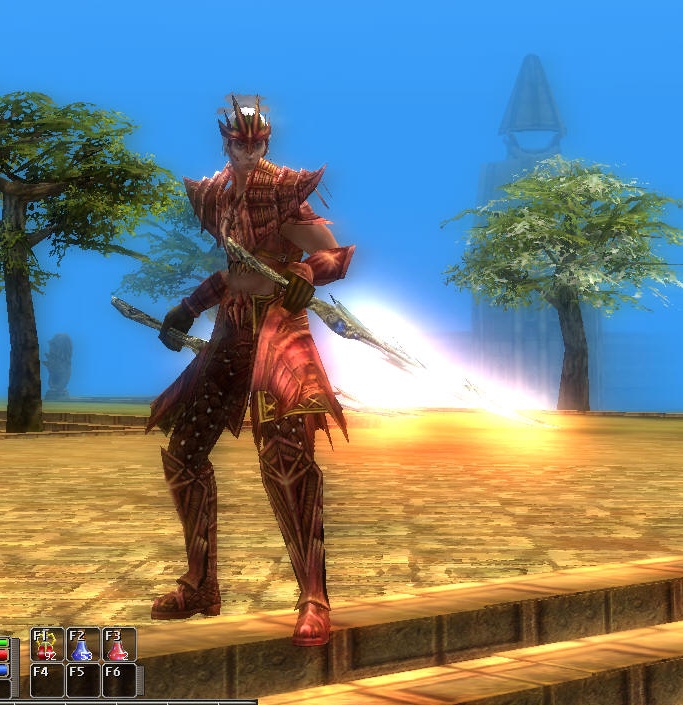The image size is (683, 705).
Task: Select the blue mana potion in F2
Action: tap(83, 645)
